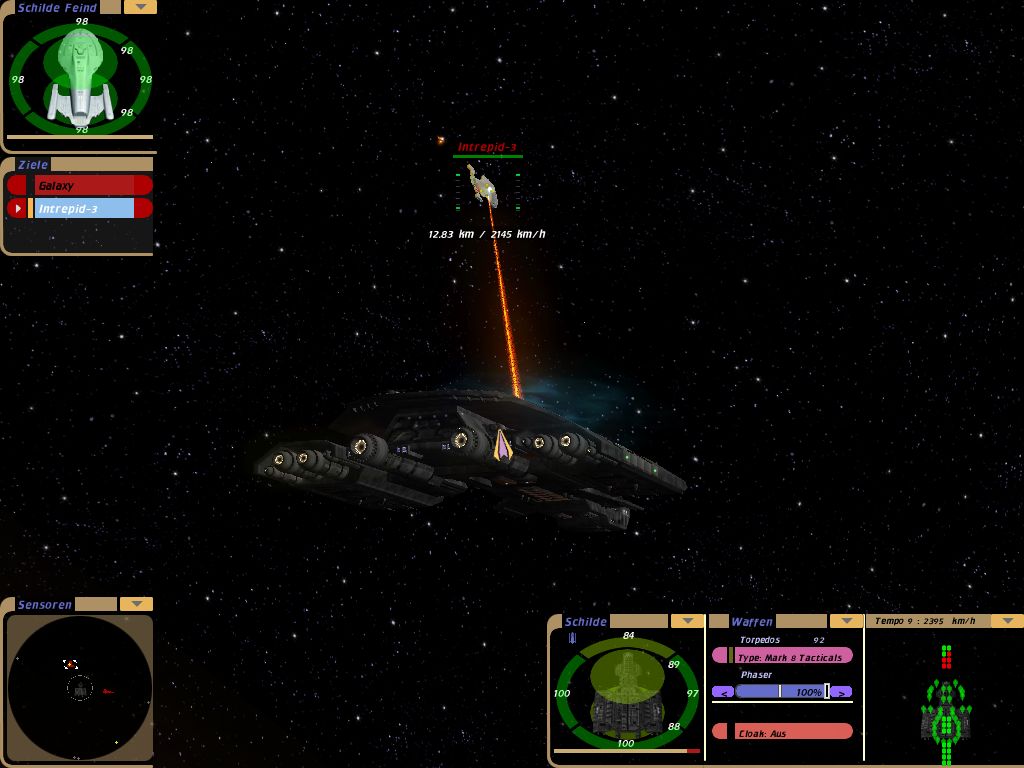Minimize the Waffen panel with its arrow
The height and width of the screenshot is (768, 1024).
[846, 621]
